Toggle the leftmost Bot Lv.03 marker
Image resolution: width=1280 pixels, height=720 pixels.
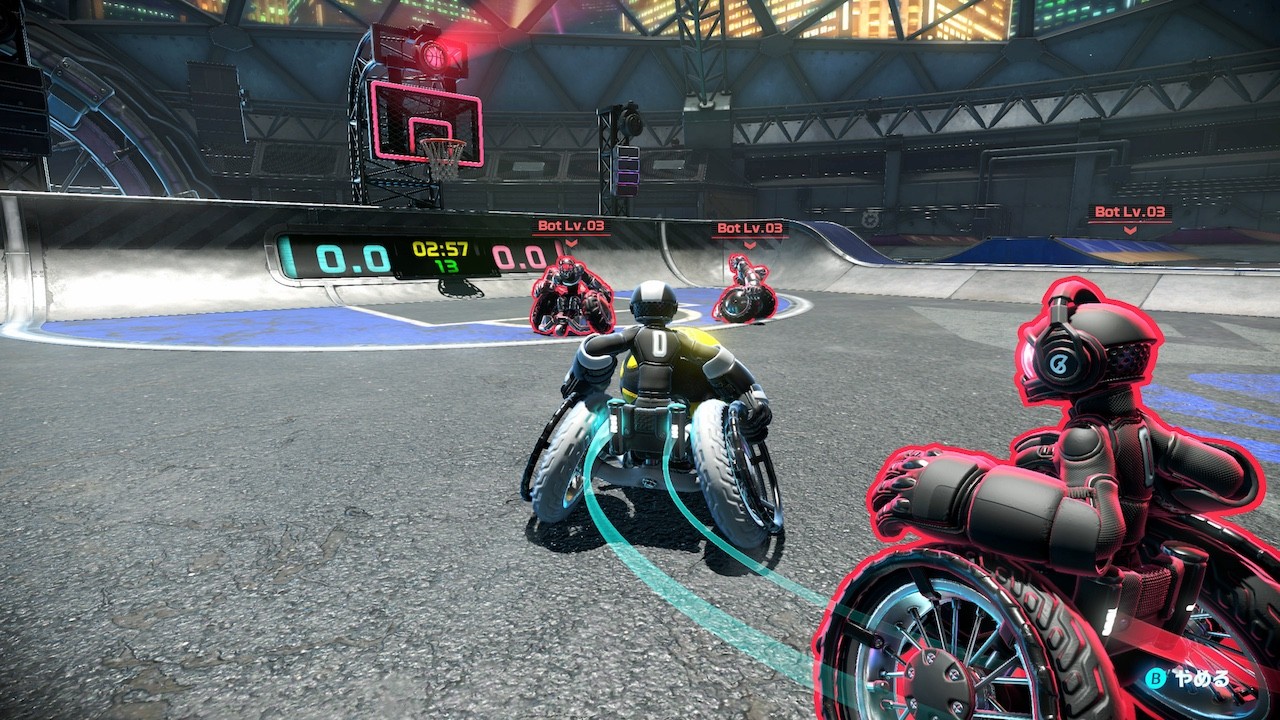572,226
